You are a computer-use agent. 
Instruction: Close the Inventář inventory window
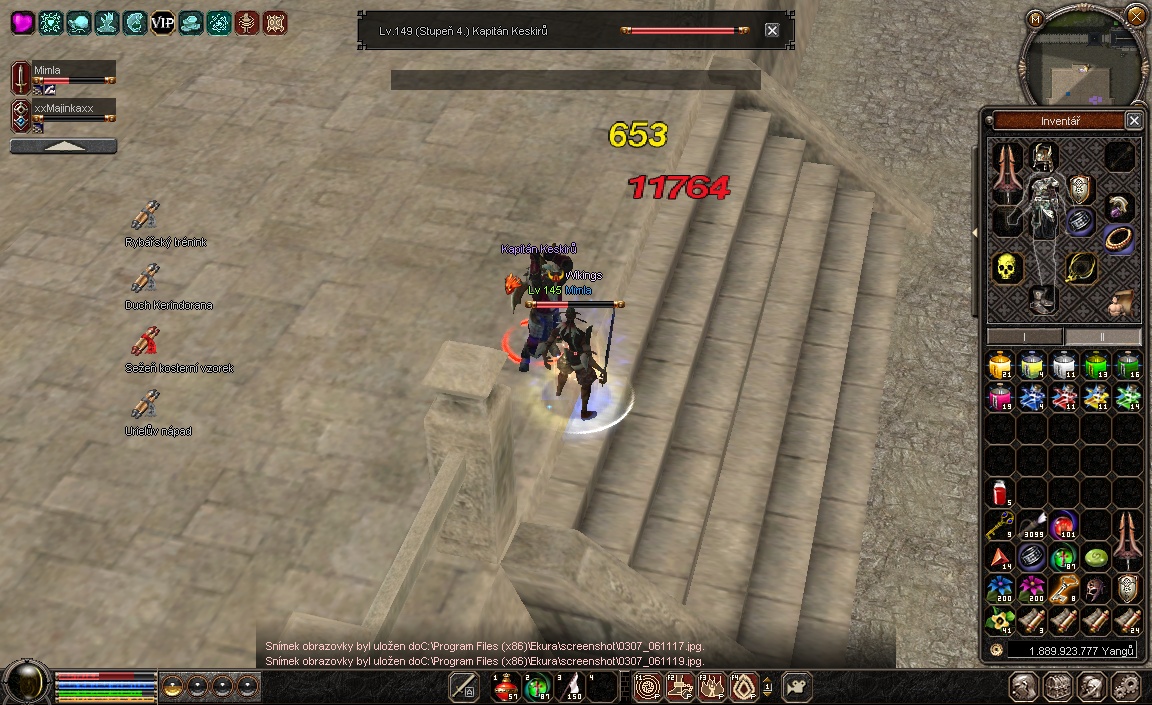[1133, 120]
